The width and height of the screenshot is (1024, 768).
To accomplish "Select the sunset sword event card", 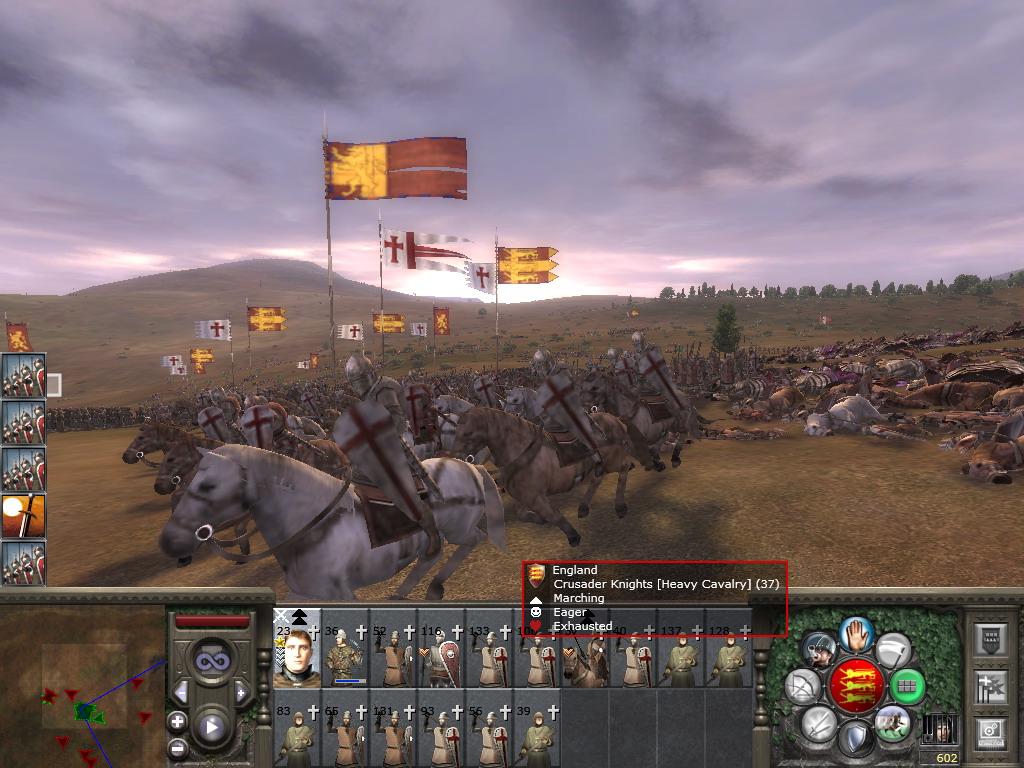I will [23, 517].
